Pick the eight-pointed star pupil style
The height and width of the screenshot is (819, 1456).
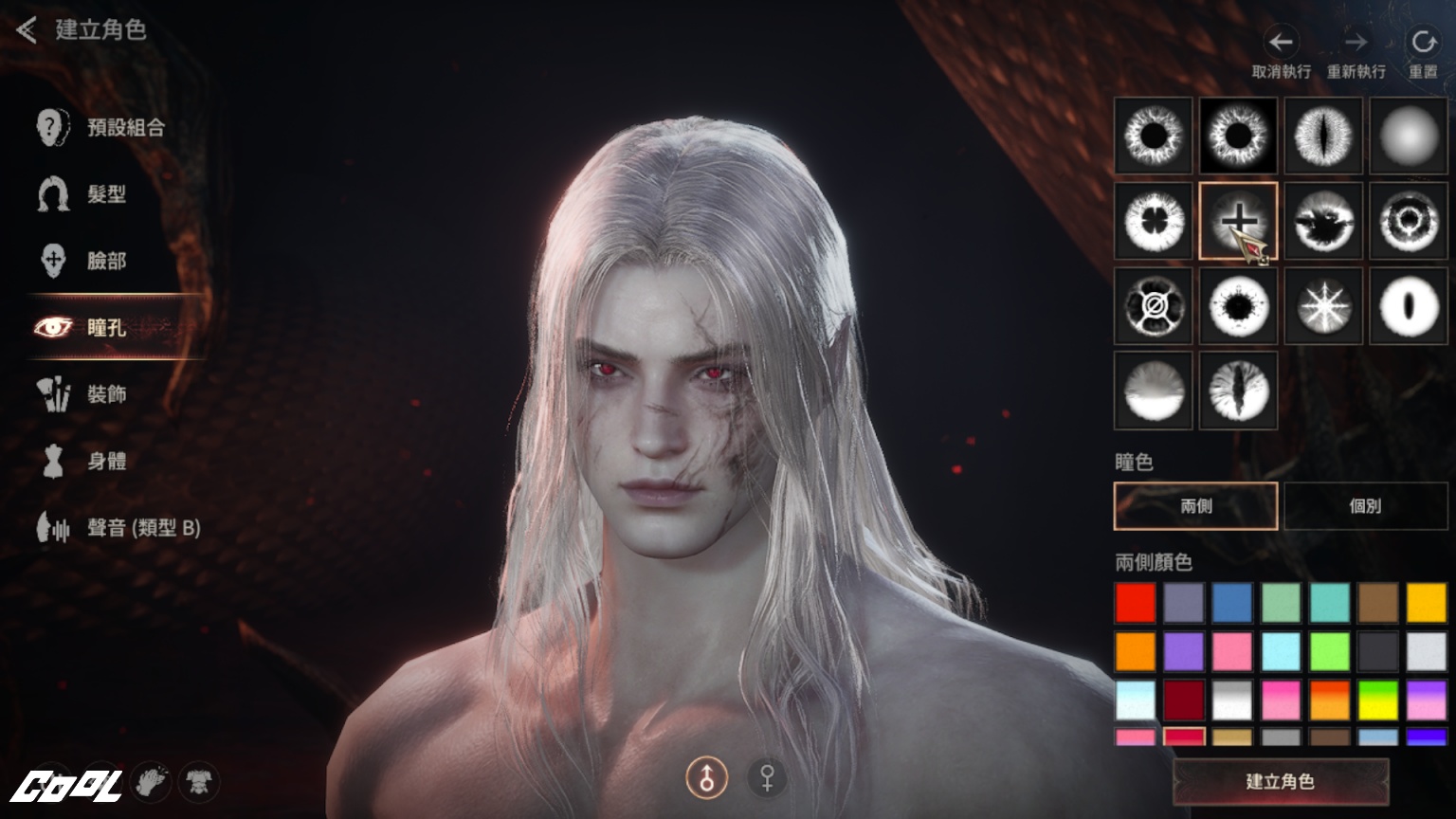[1323, 306]
